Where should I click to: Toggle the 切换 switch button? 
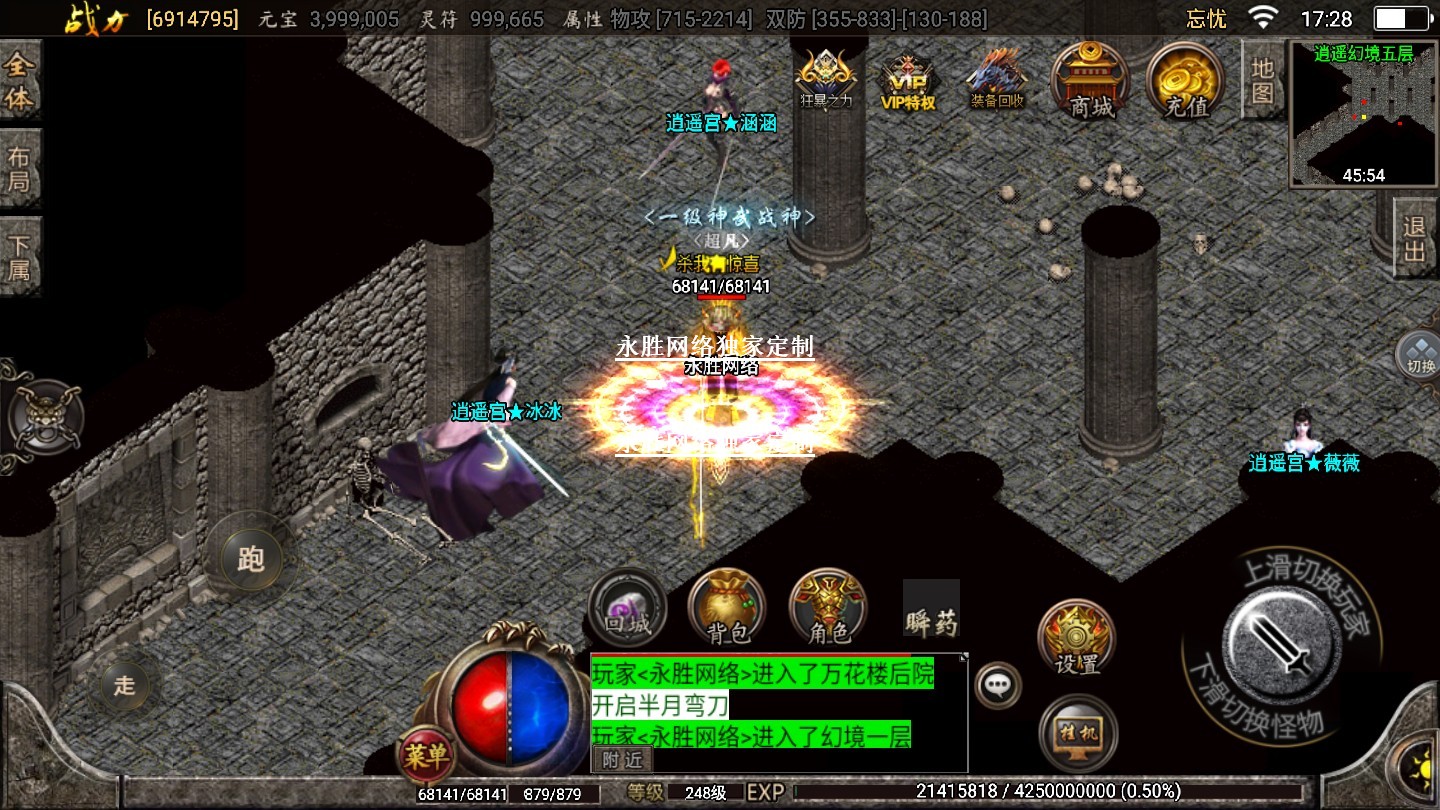1420,354
